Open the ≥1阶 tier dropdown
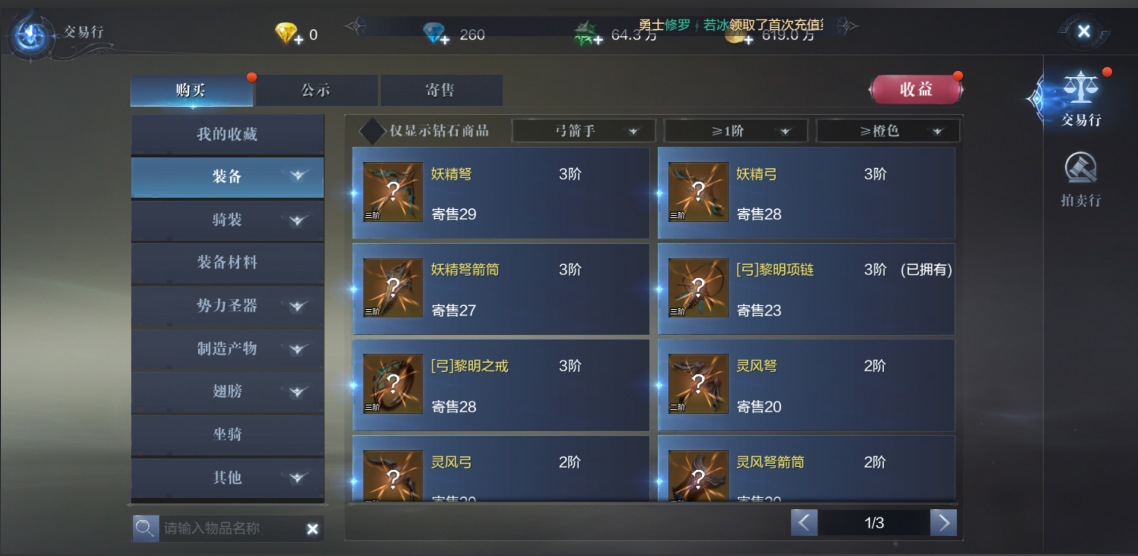The image size is (1138, 556). pos(735,131)
